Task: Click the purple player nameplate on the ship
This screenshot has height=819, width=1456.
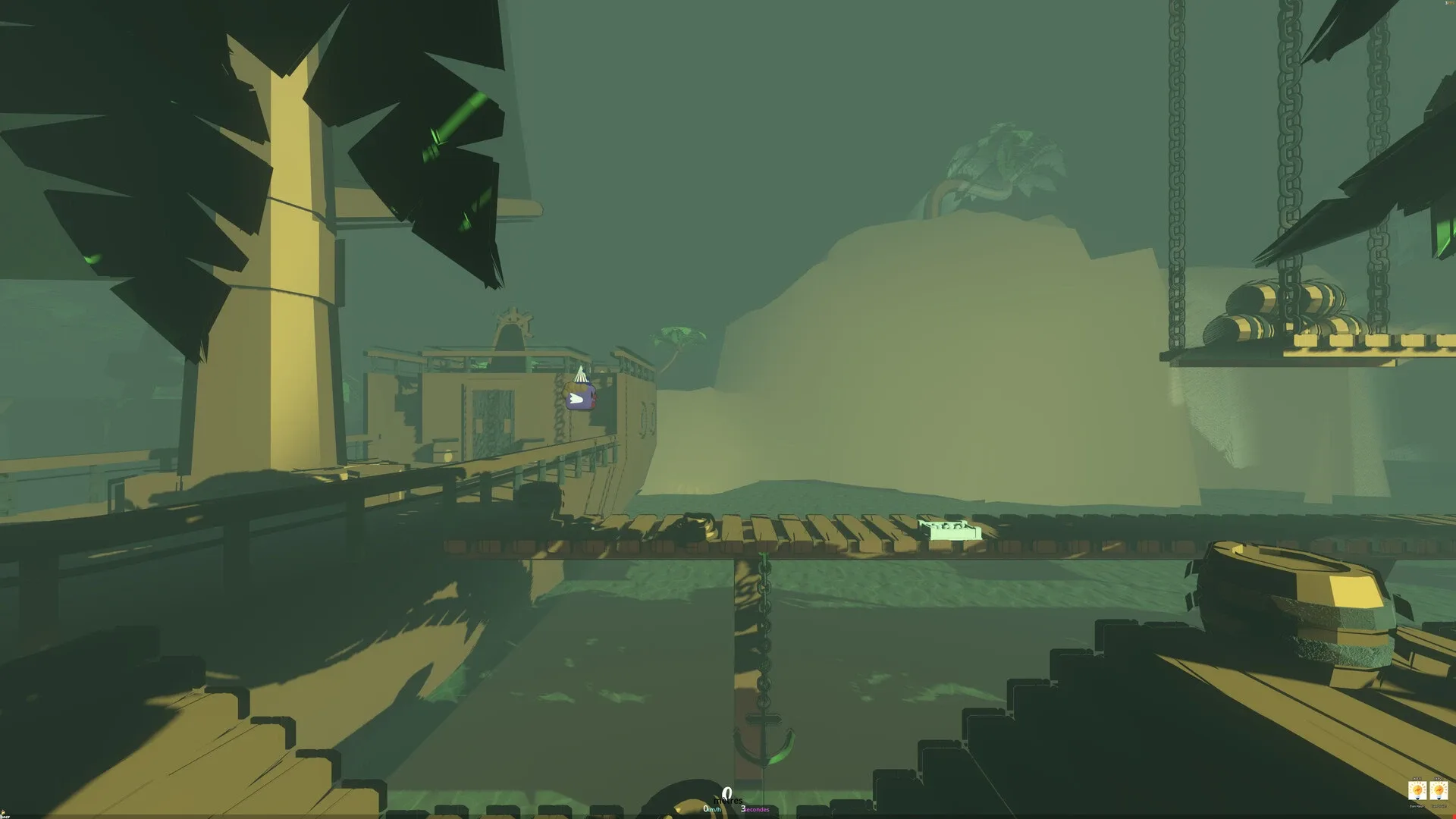Action: [580, 396]
